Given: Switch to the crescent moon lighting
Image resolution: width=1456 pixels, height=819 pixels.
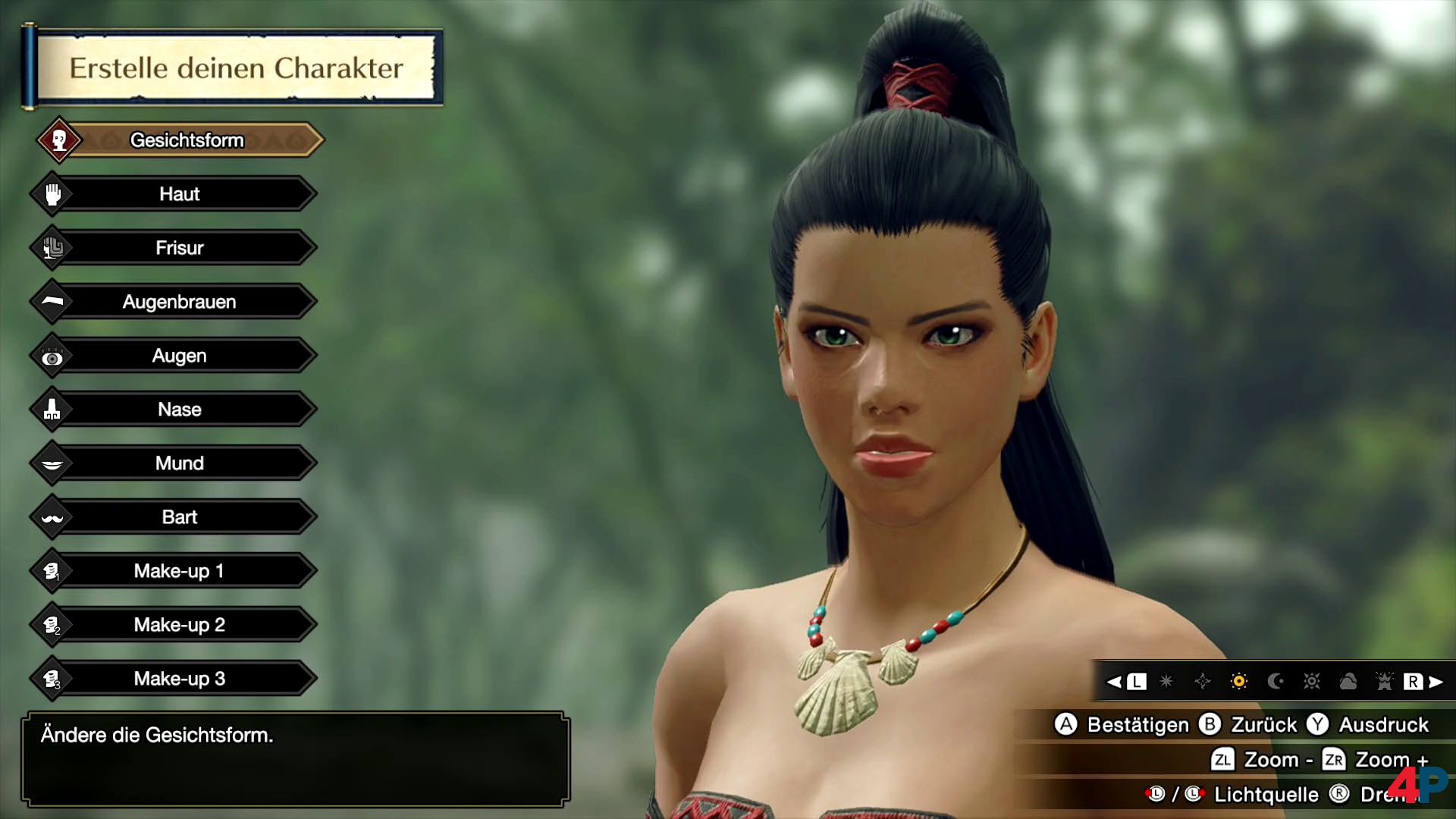Looking at the screenshot, I should [x=1276, y=682].
